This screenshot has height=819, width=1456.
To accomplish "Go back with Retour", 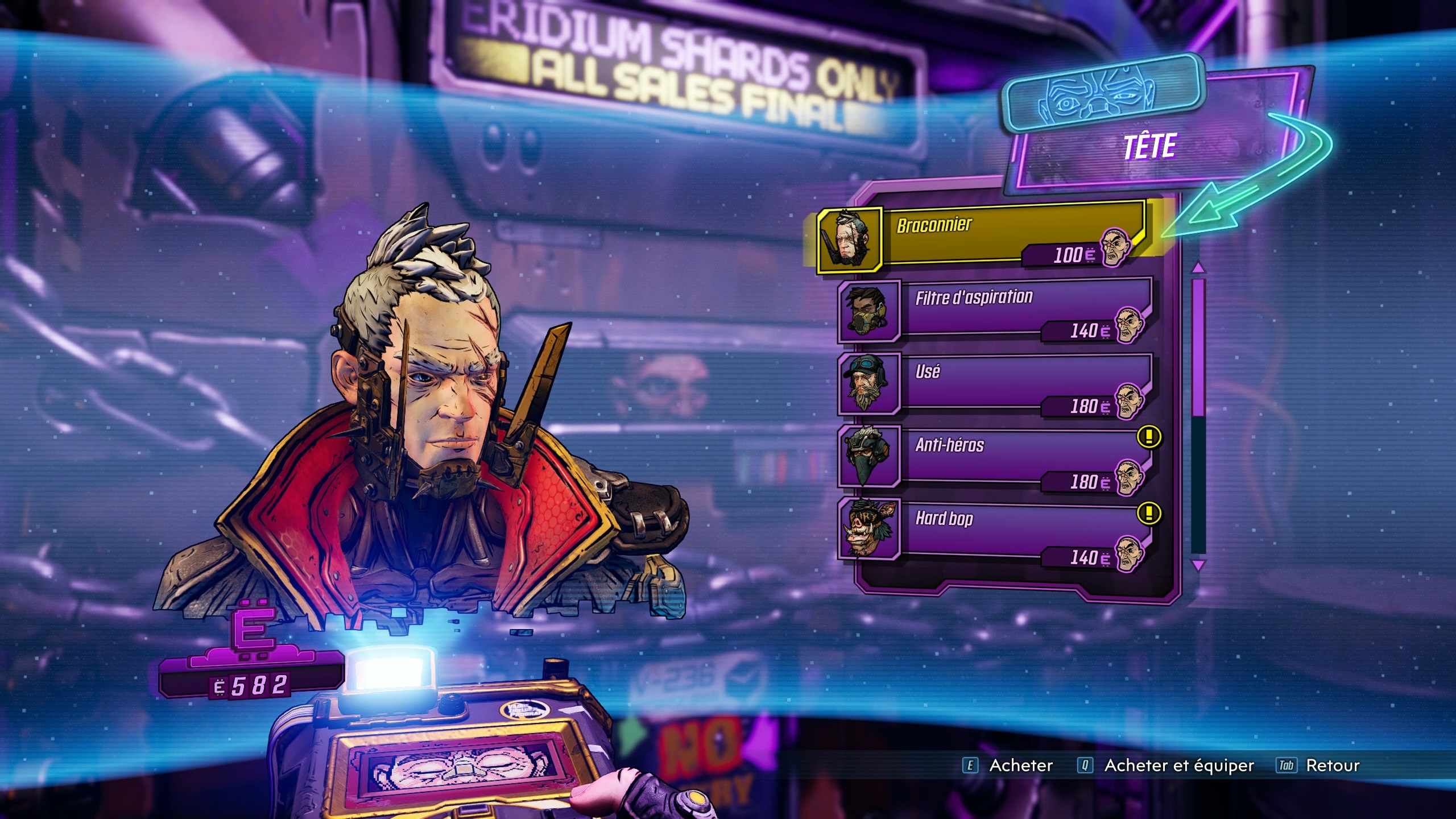I will (1319, 766).
